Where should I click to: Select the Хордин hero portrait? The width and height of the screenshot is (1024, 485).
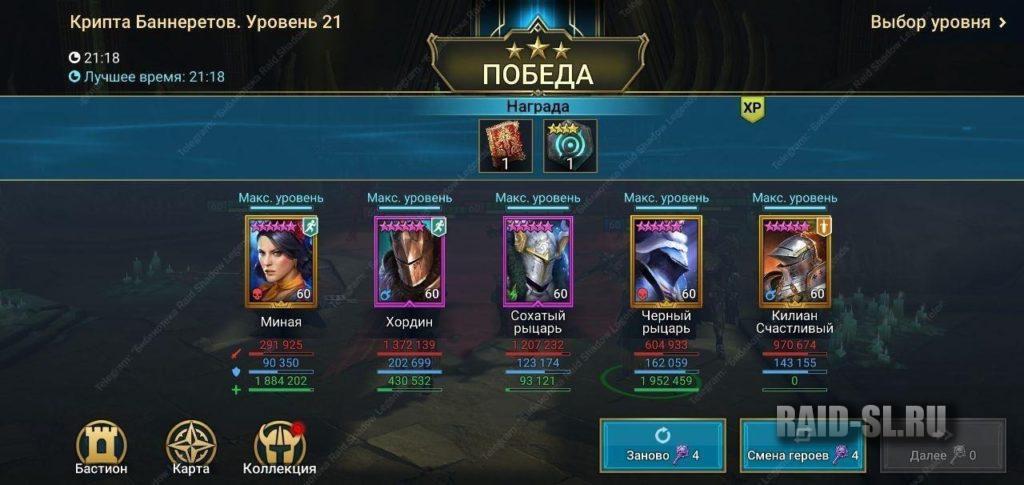409,260
